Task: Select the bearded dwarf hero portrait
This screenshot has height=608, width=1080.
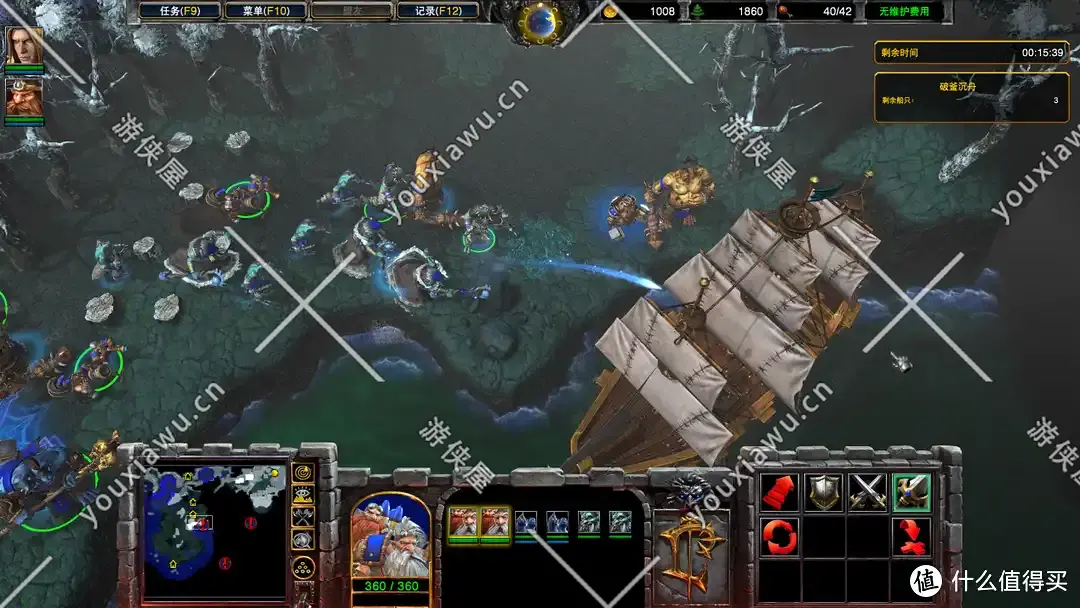Action: (x=22, y=97)
